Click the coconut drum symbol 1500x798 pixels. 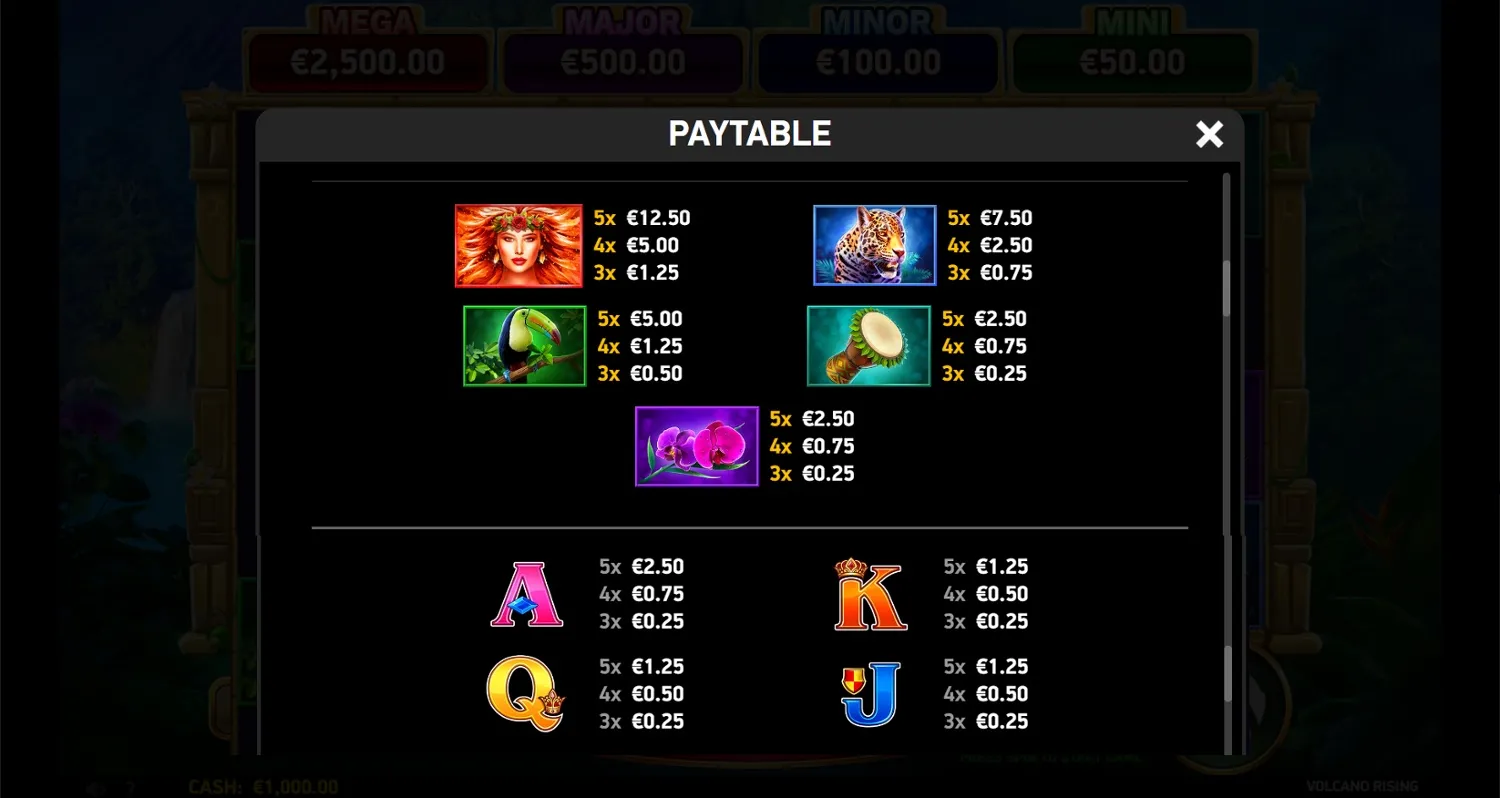click(868, 346)
